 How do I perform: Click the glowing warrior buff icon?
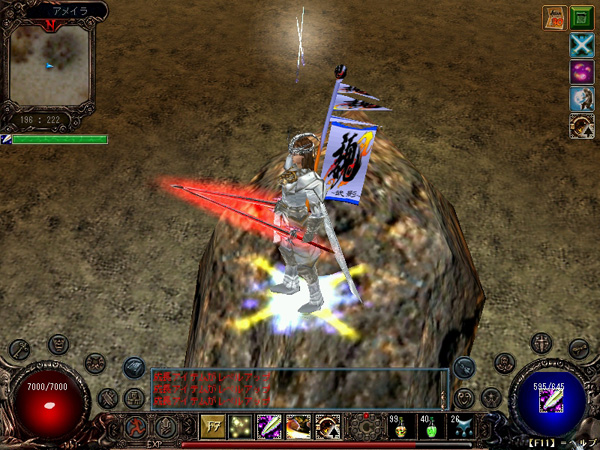click(x=582, y=98)
